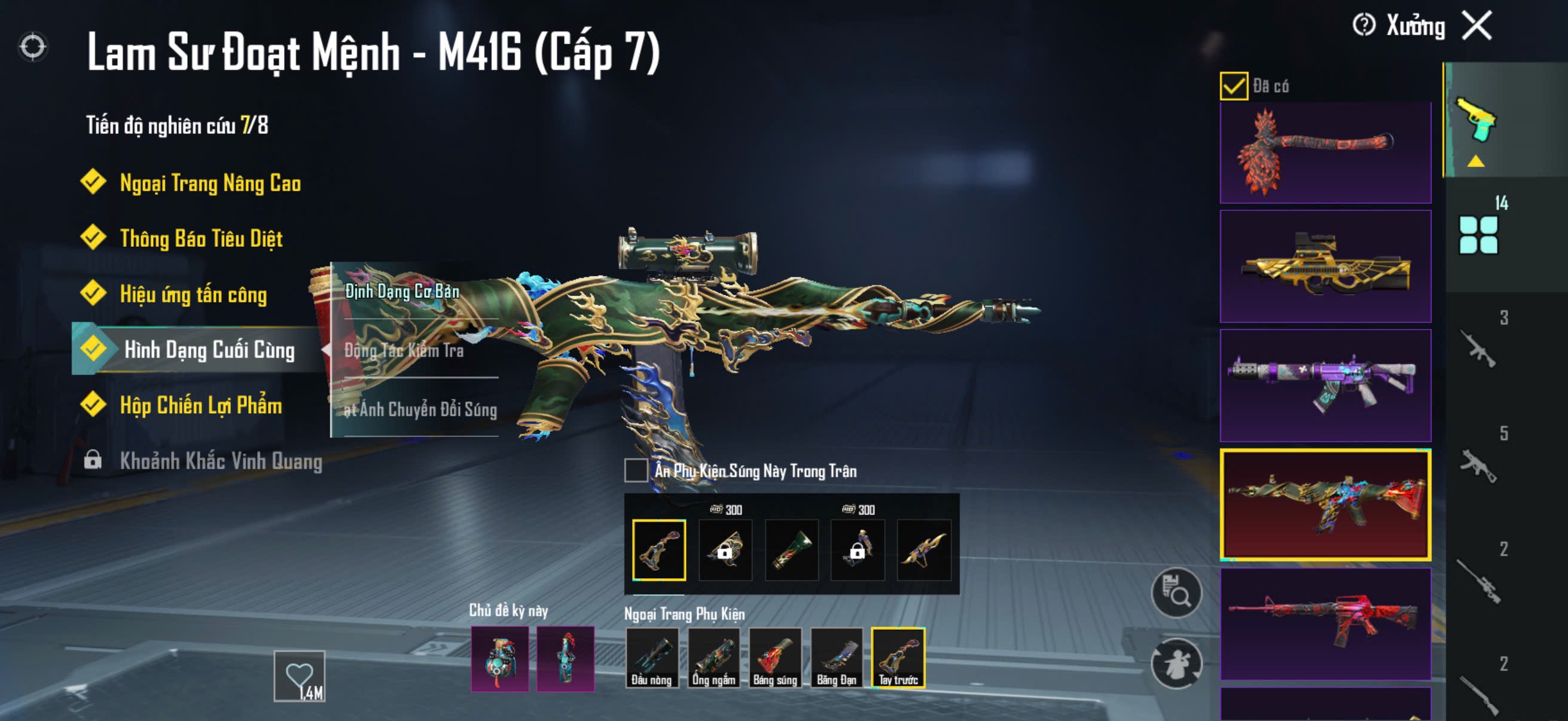1568x721 pixels.
Task: Choose Động Tác Kiểm Tra option
Action: pos(404,350)
